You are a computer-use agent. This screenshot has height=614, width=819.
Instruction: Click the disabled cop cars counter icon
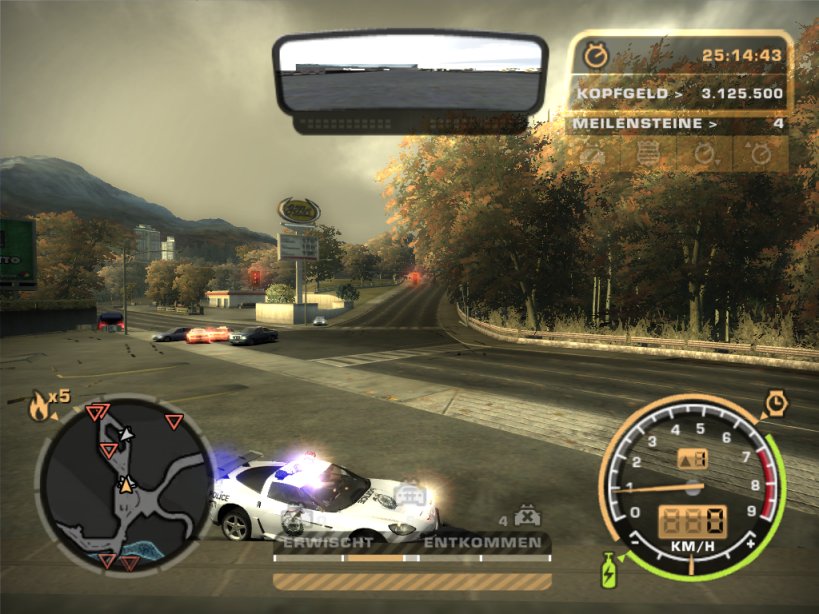coord(523,518)
